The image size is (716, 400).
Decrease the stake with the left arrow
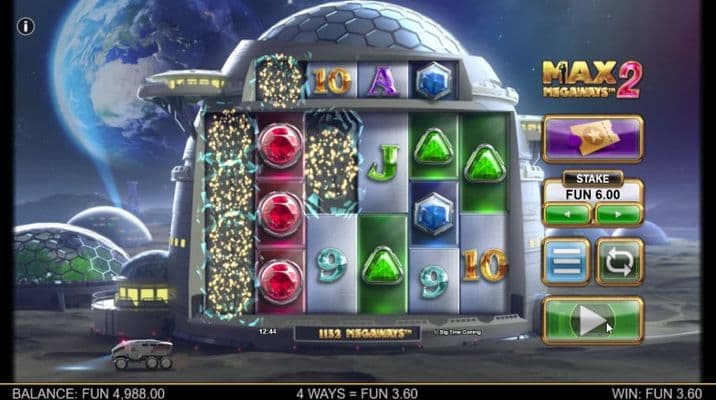[x=567, y=214]
